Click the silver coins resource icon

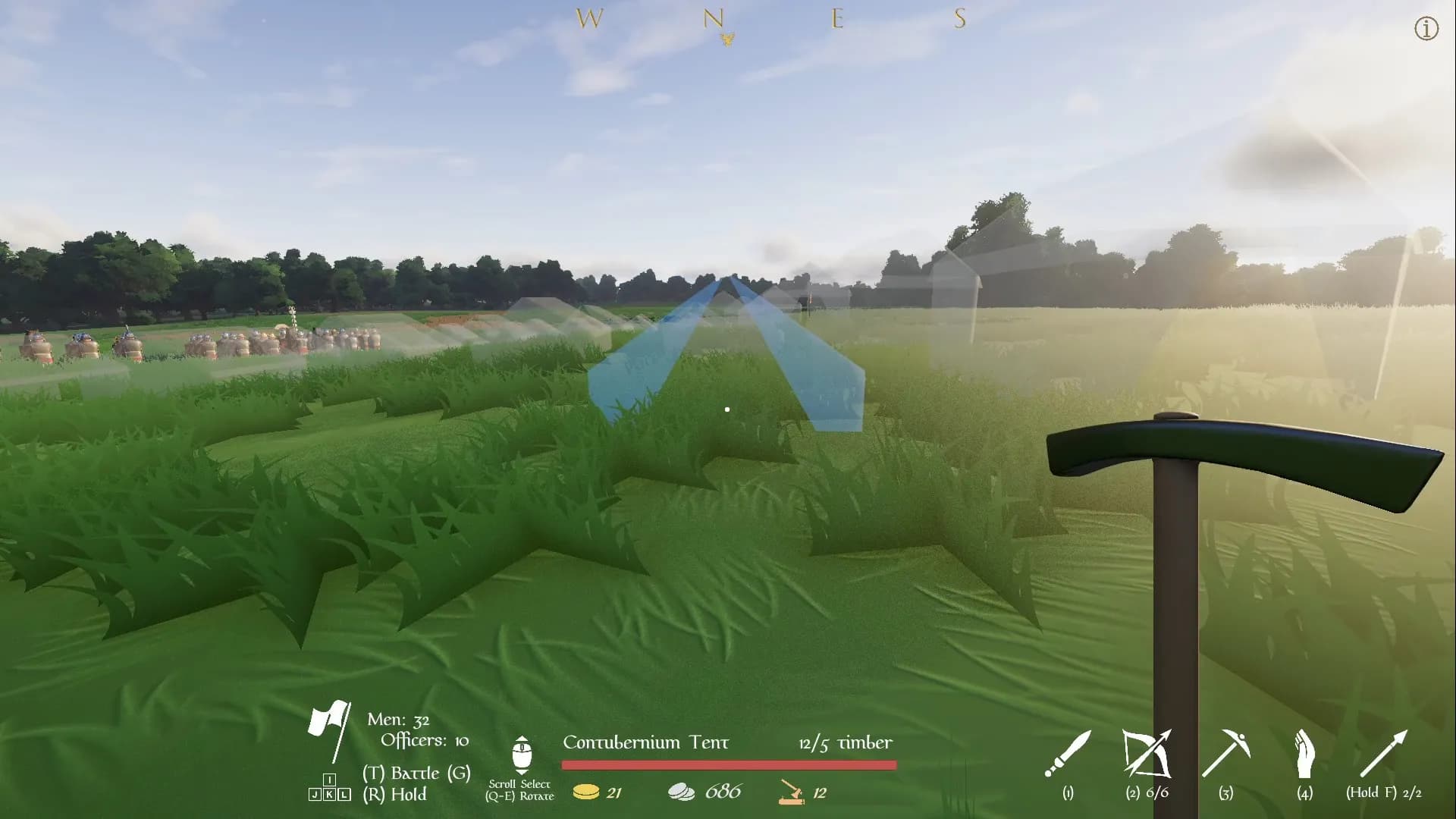coord(682,790)
